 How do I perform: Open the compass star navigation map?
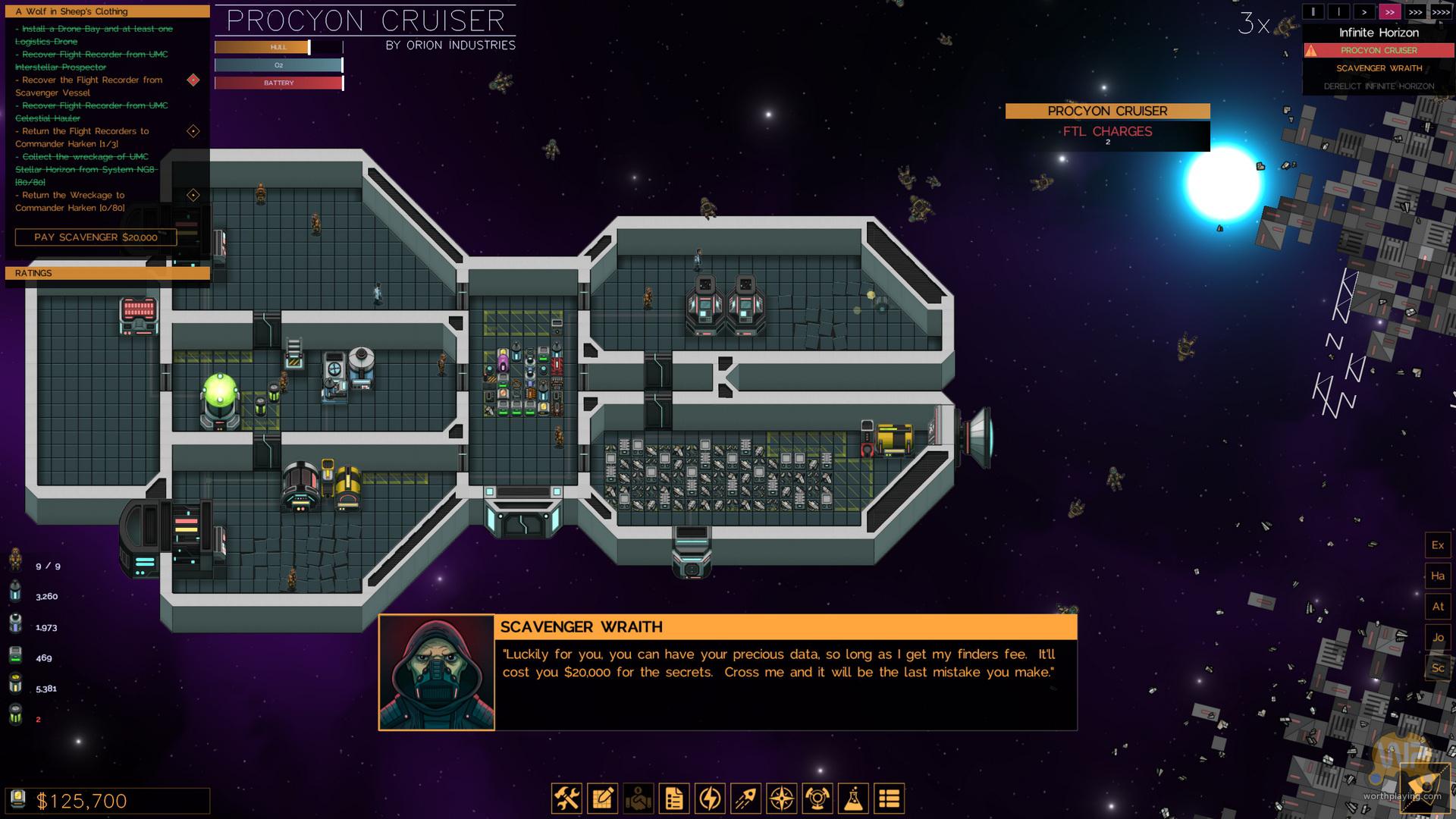(782, 799)
